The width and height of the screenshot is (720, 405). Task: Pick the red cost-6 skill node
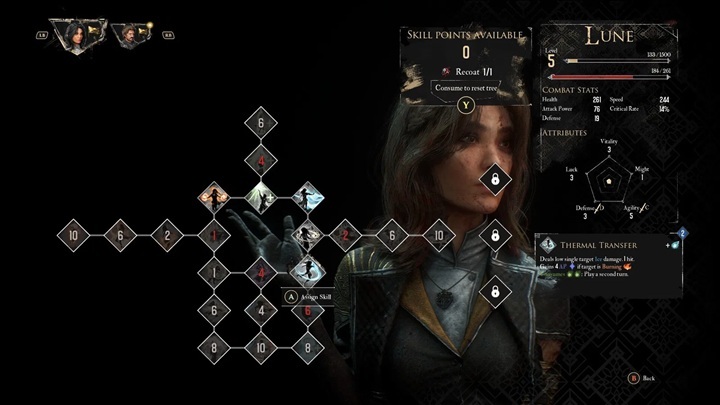coord(308,311)
